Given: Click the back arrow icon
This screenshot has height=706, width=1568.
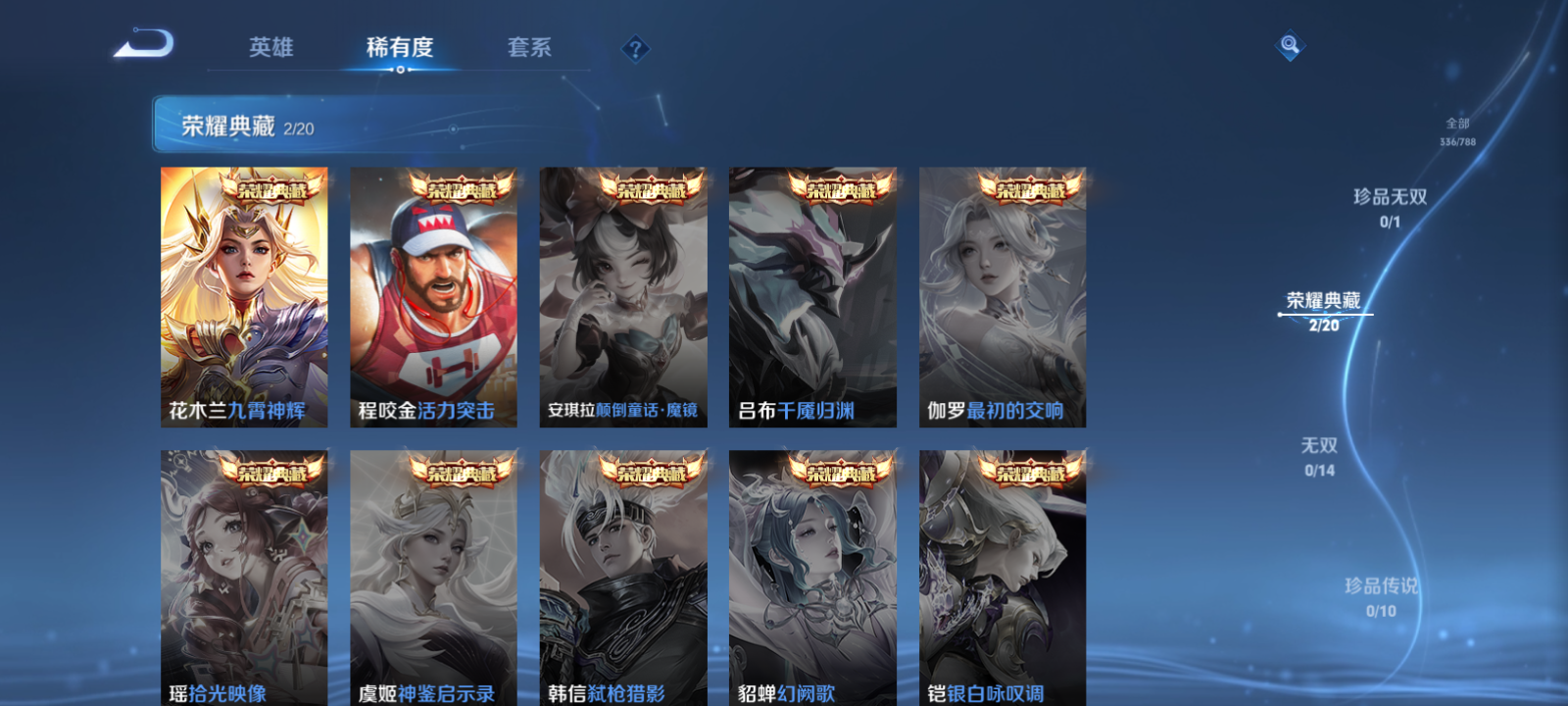Looking at the screenshot, I should coord(141,44).
